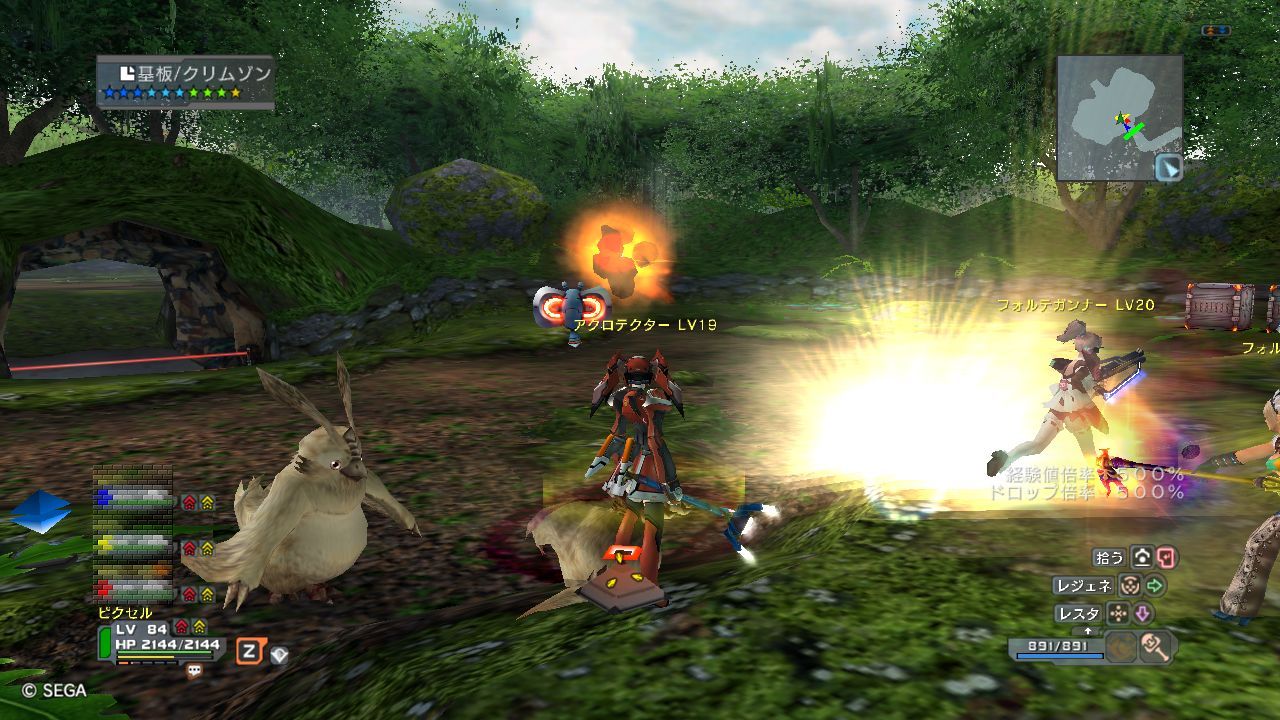This screenshot has height=720, width=1280.
Task: Select the 基板/クリムゾン item drop notice
Action: point(186,82)
